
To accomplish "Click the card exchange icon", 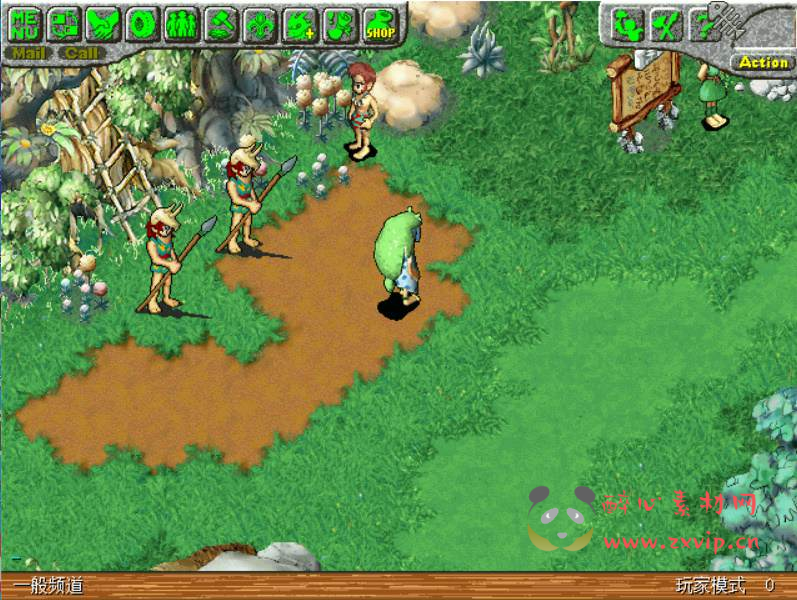I will (x=62, y=24).
